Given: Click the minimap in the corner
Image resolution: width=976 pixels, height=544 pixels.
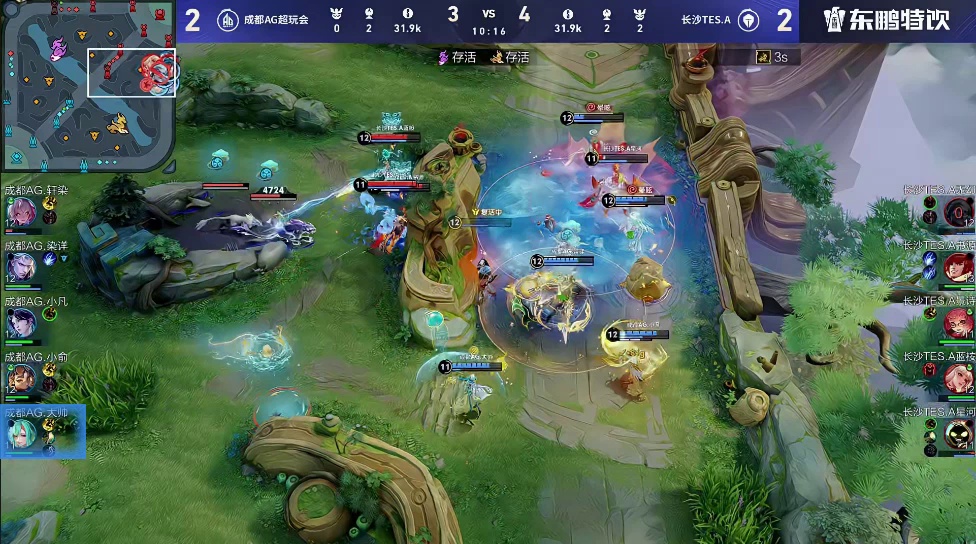Looking at the screenshot, I should [89, 88].
